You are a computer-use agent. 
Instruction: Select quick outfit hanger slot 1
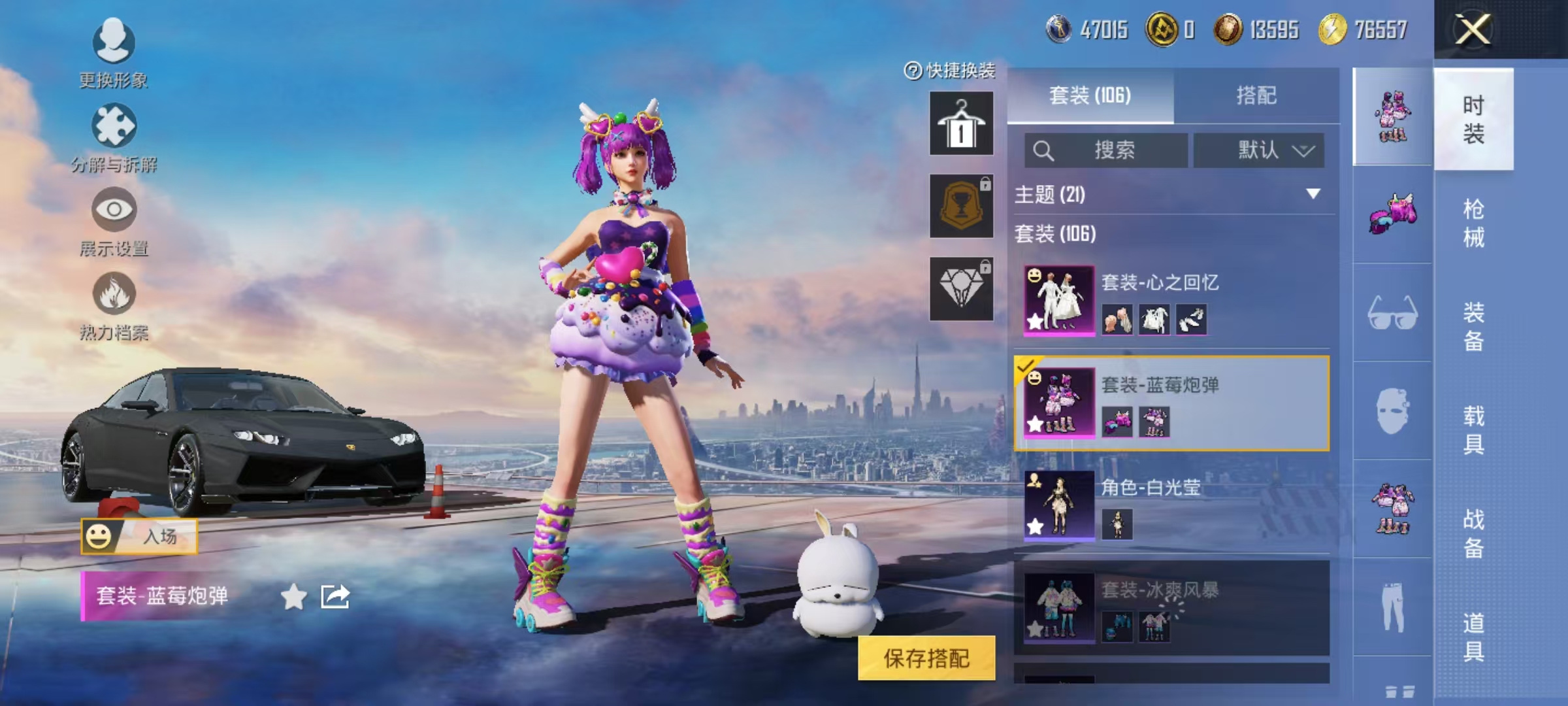(x=961, y=124)
